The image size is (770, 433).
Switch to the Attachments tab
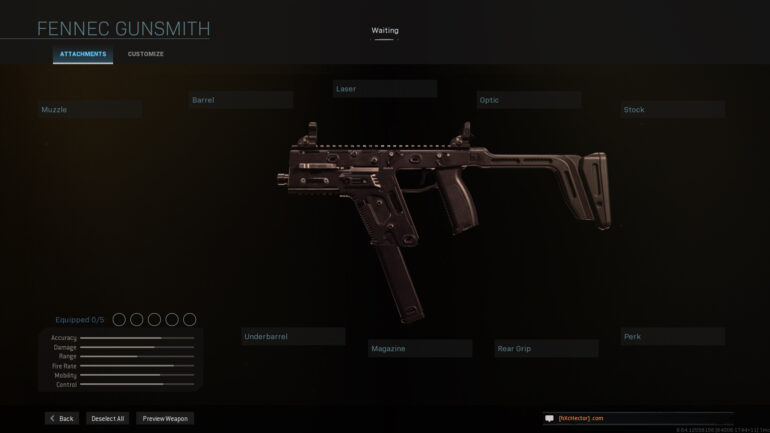tap(83, 54)
